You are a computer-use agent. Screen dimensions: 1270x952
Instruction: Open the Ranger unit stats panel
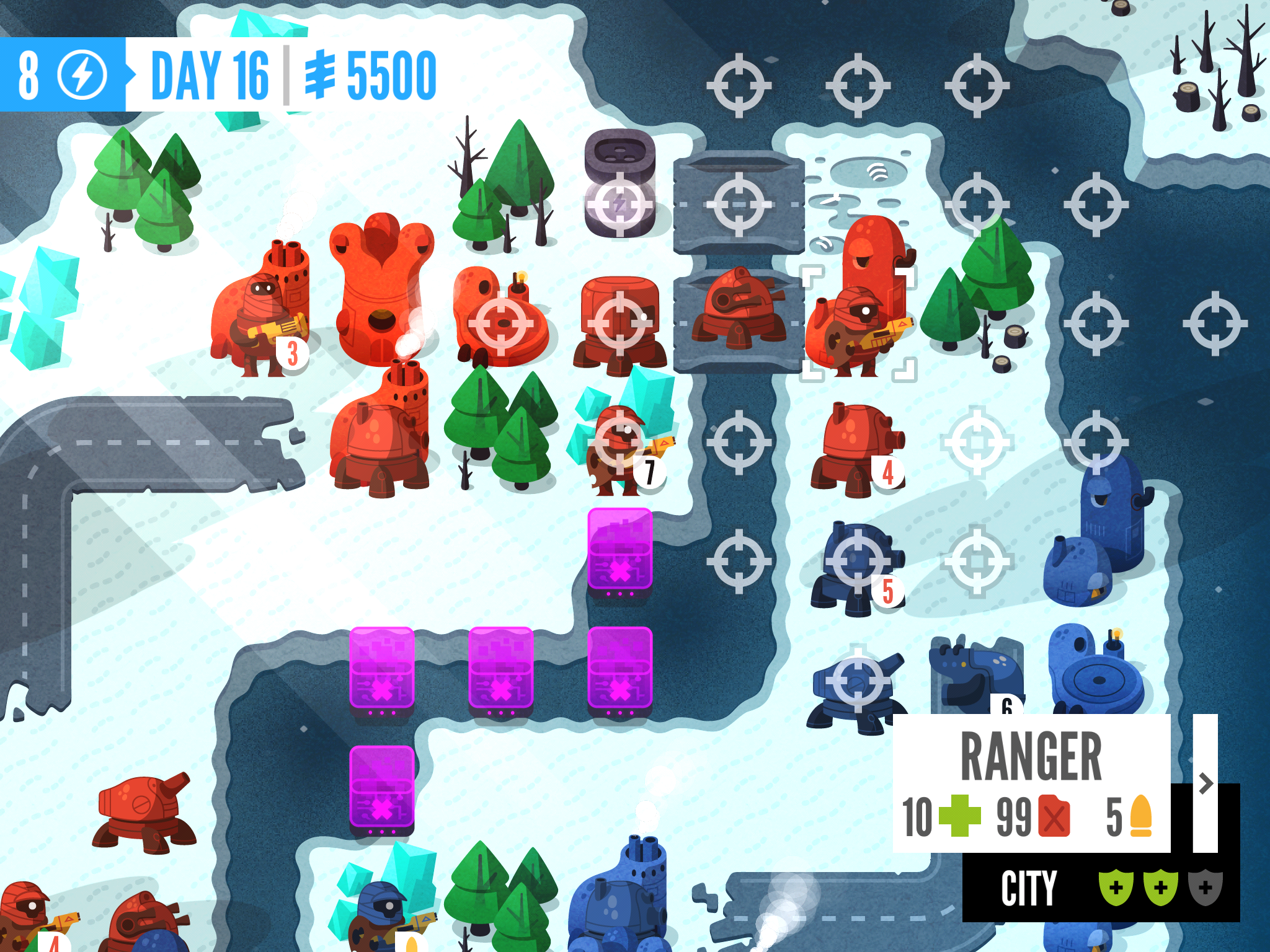click(x=1031, y=783)
